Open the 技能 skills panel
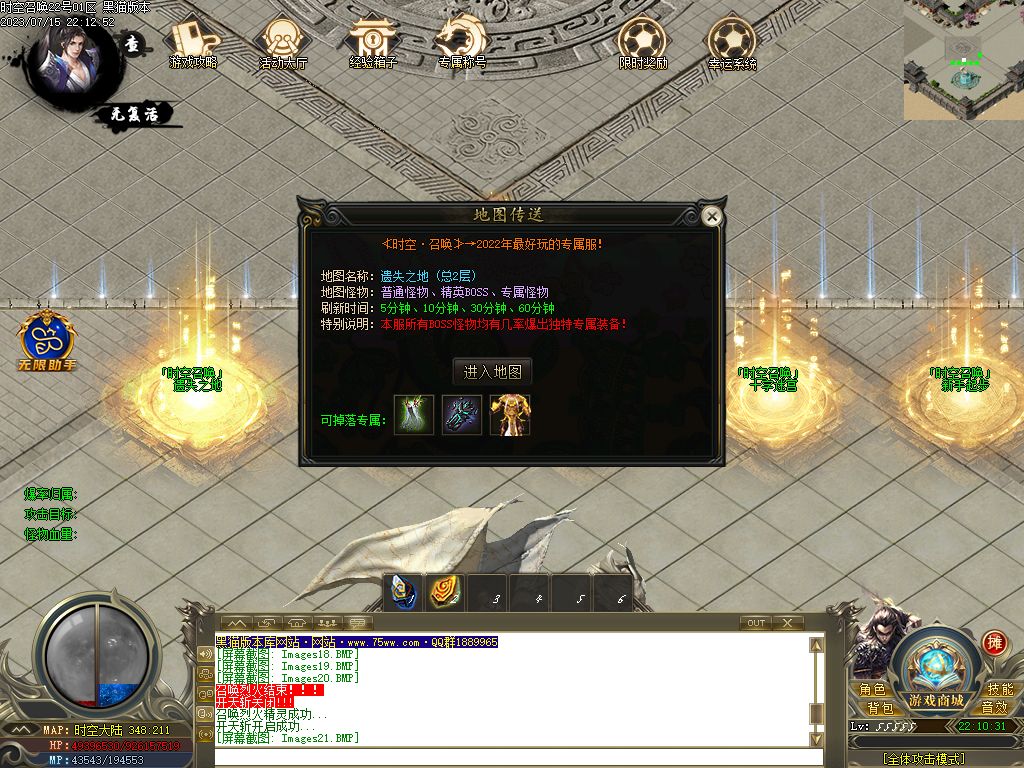The height and width of the screenshot is (768, 1024). pyautogui.click(x=1000, y=689)
